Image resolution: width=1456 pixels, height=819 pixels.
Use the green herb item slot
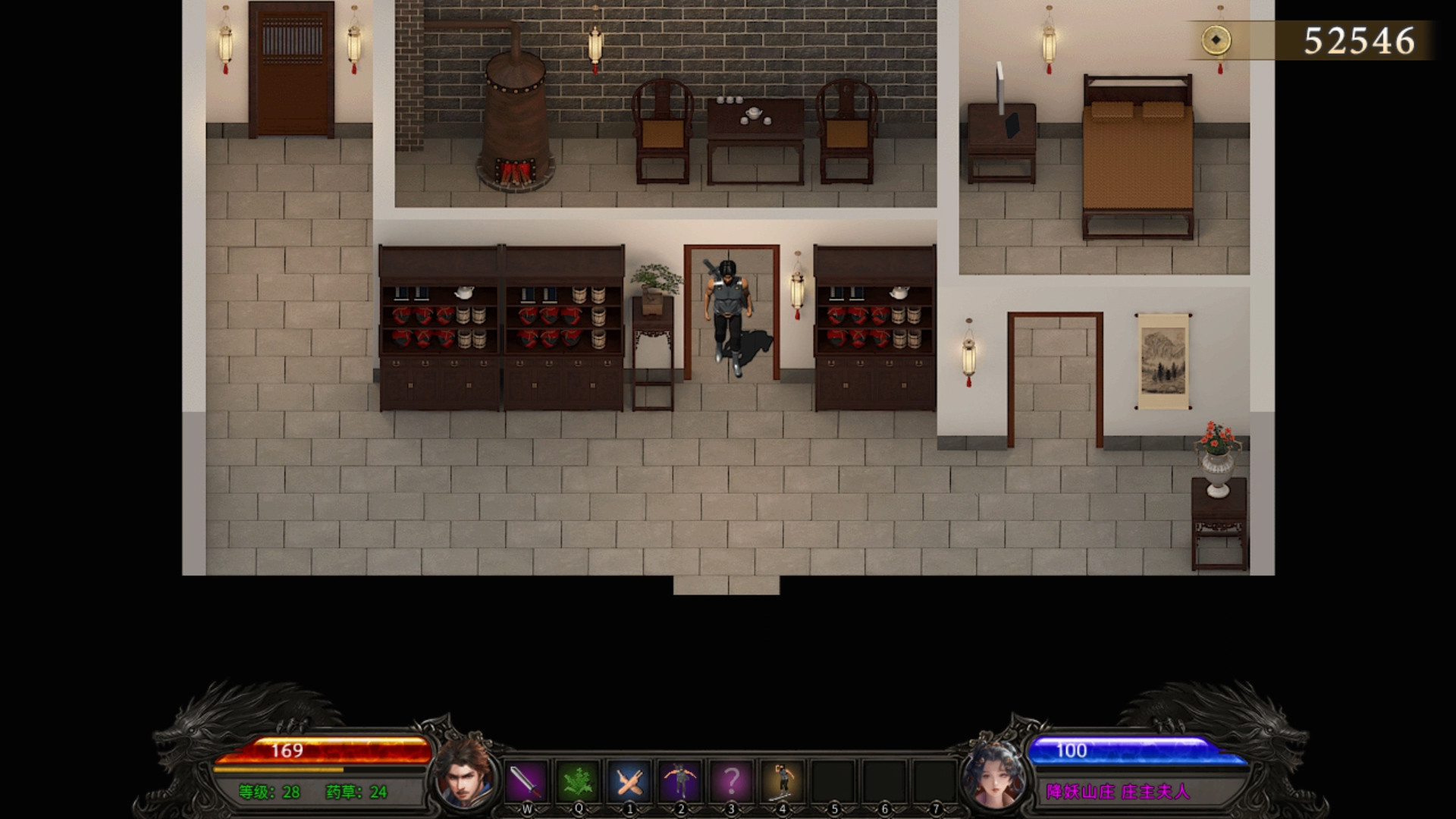pos(578,780)
